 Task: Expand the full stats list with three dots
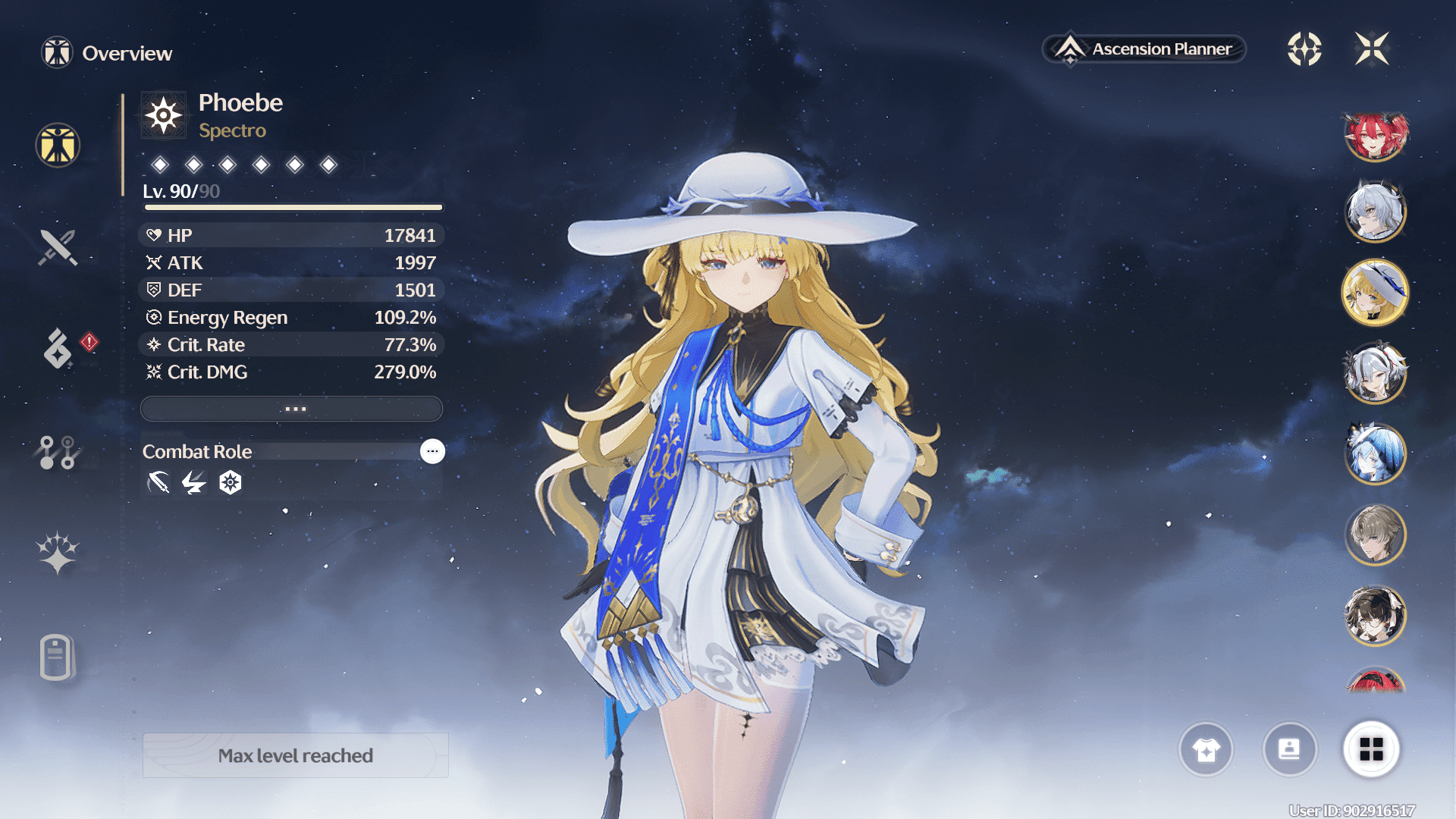292,409
